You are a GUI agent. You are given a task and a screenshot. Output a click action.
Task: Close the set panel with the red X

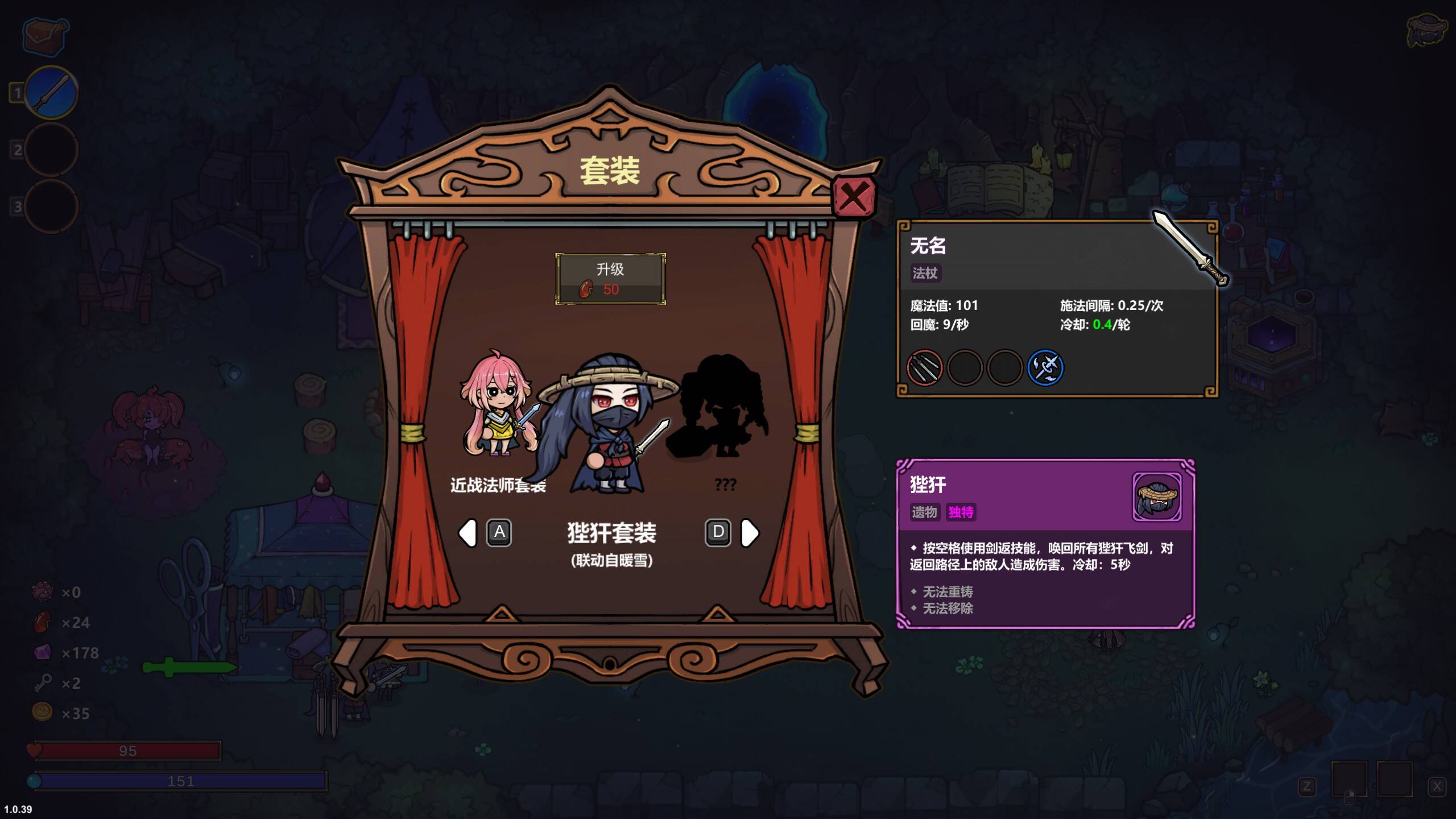tap(853, 196)
